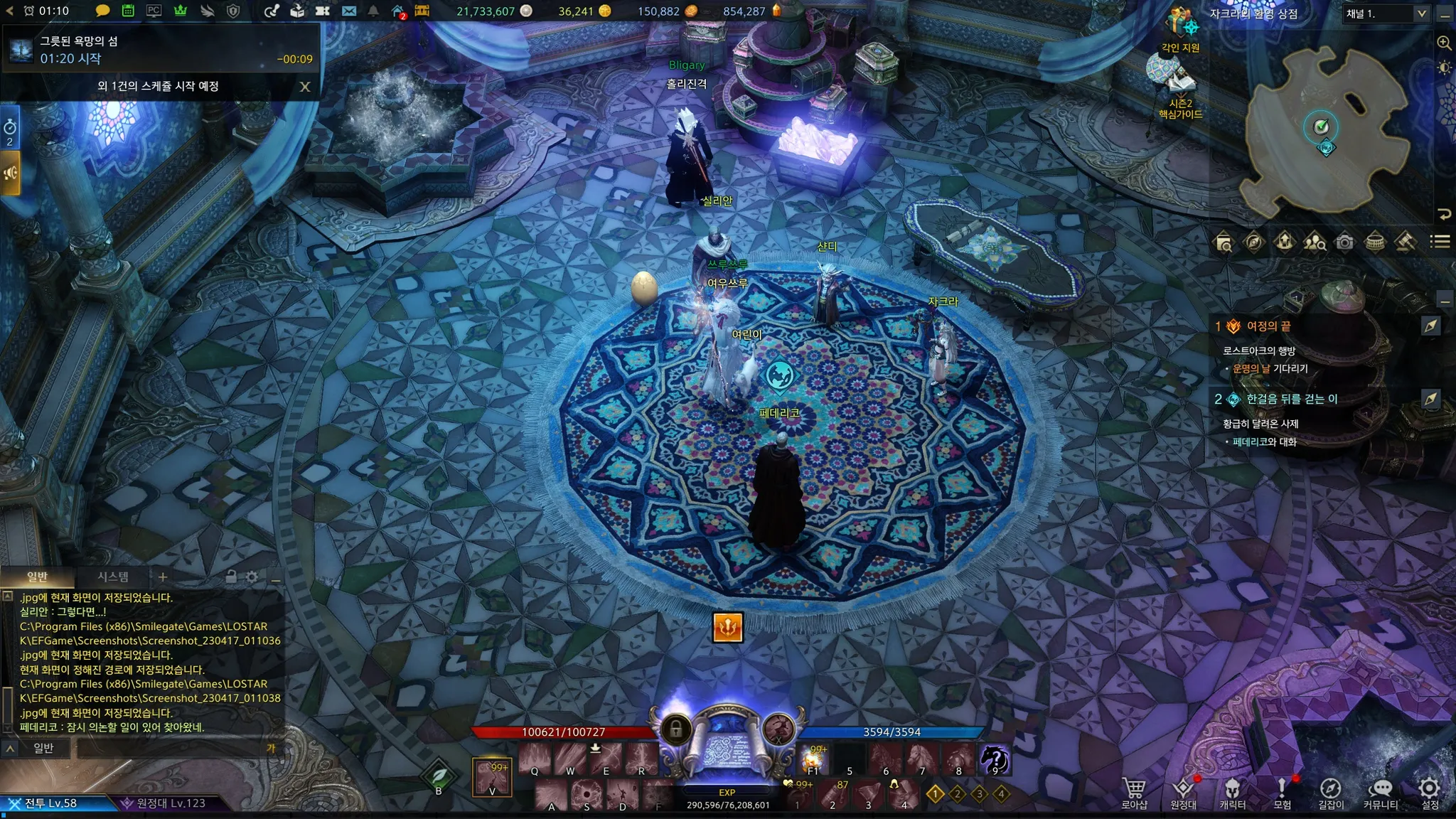Select the 여정의 끝 quest tracker entry
This screenshot has width=1456, height=819.
(1268, 326)
